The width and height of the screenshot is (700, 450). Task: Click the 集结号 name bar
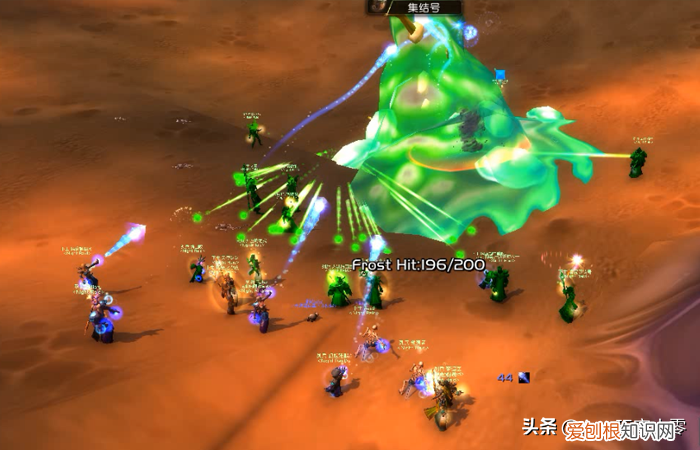[427, 7]
